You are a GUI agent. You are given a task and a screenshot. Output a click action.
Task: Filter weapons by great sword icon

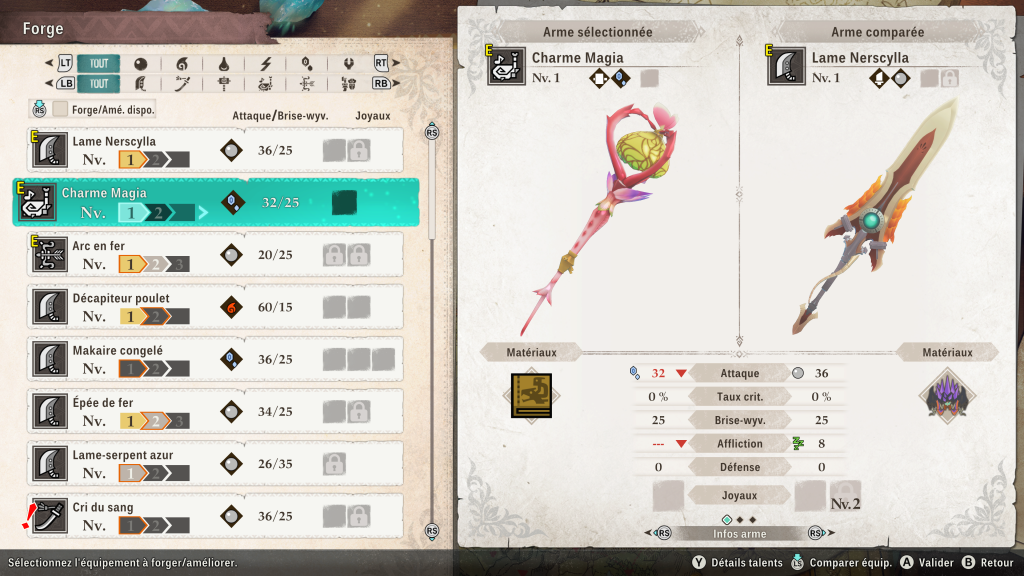point(140,84)
